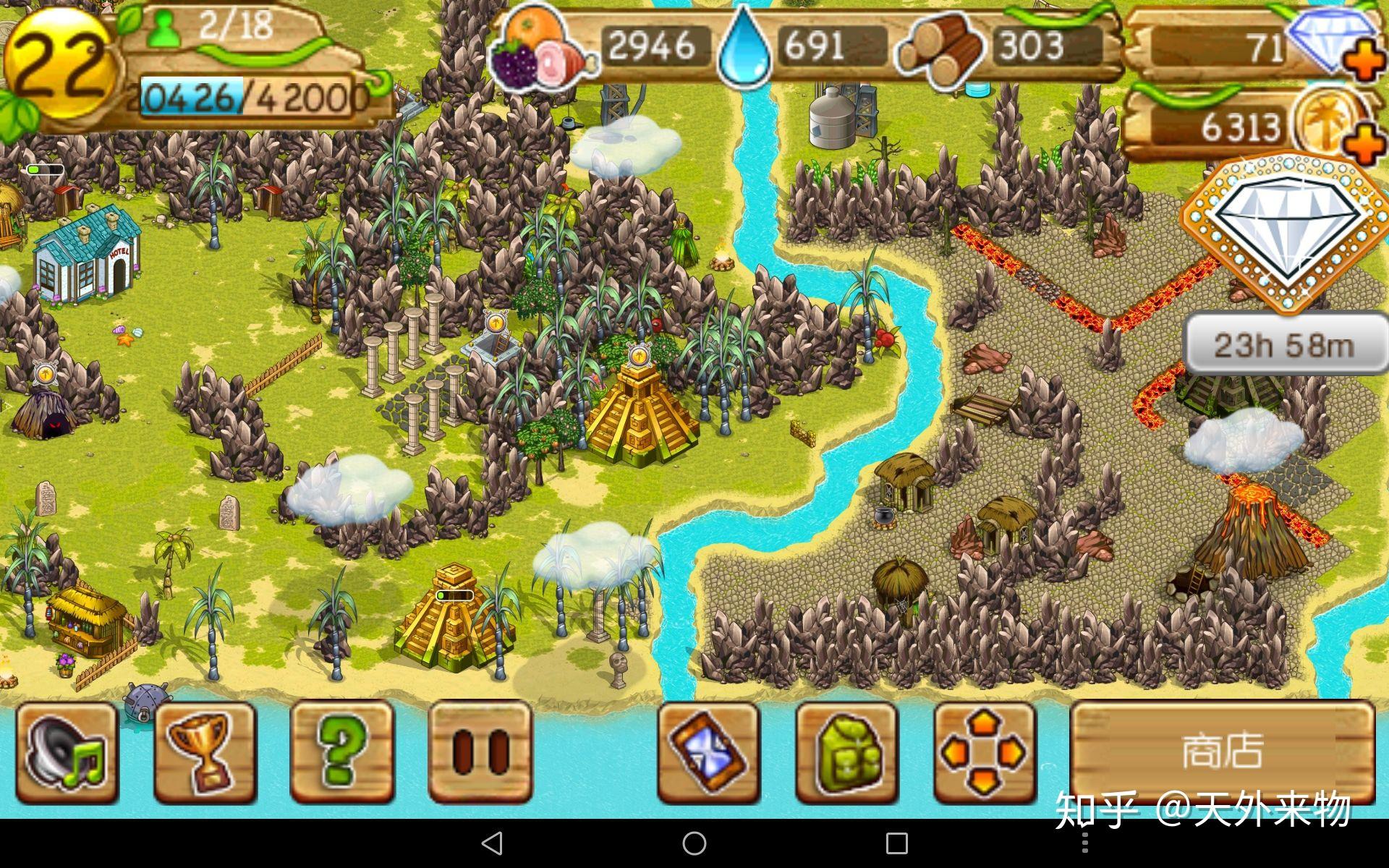Open the green backpack inventory
Screen dimensions: 1389x868
click(846, 752)
